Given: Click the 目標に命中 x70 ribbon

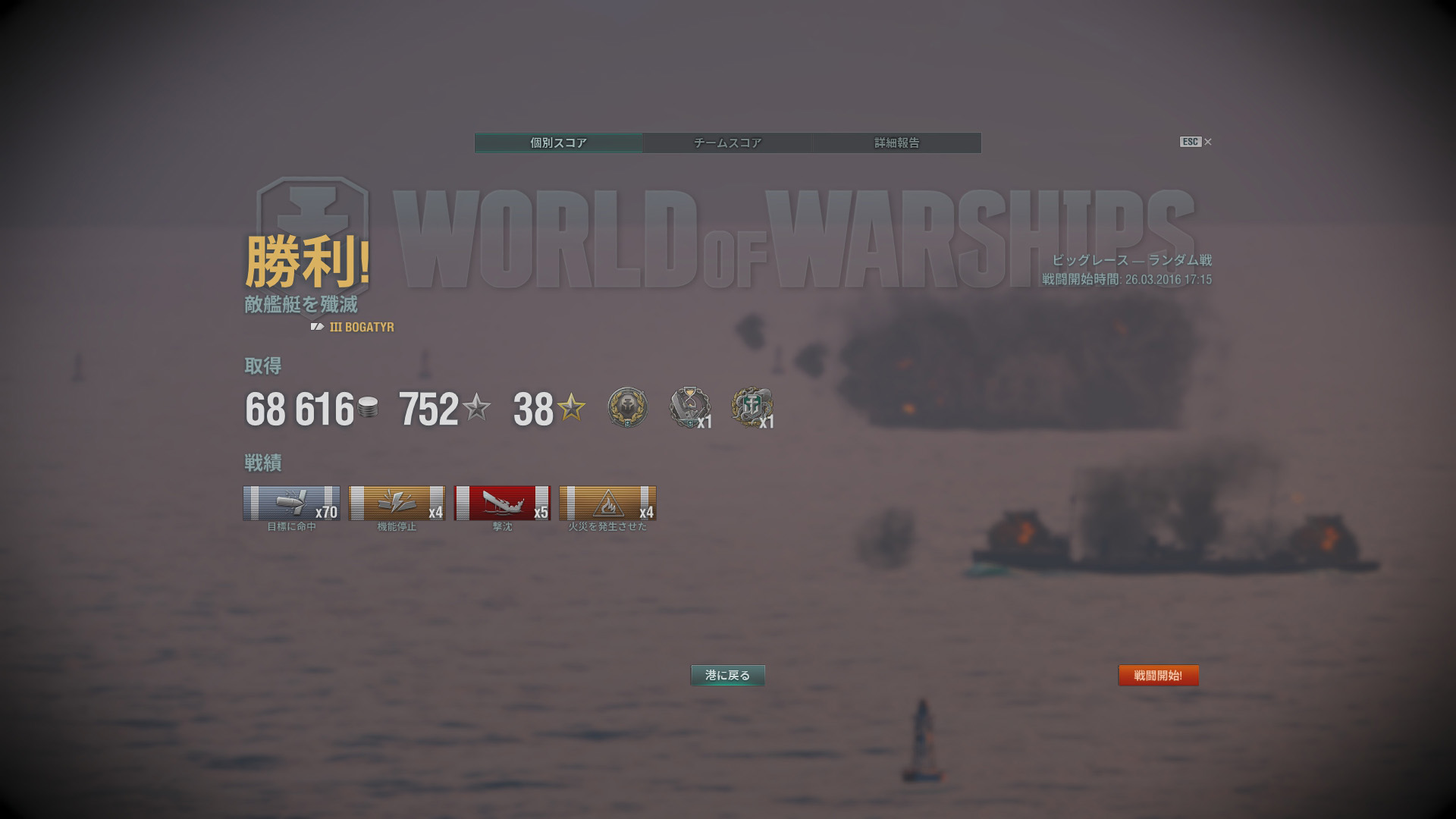Looking at the screenshot, I should pyautogui.click(x=291, y=504).
